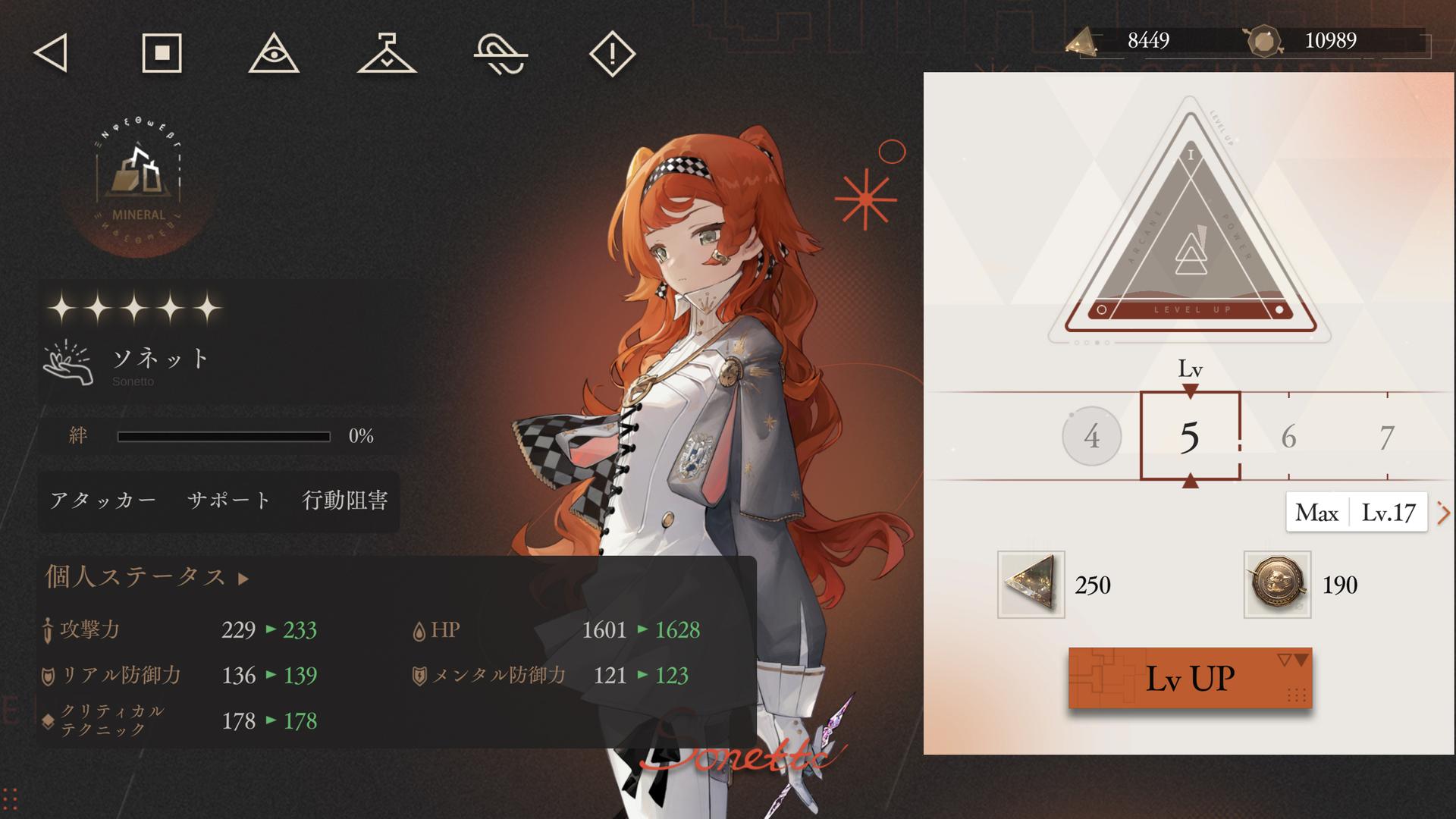Select level 6 on the level track
The height and width of the screenshot is (819, 1456).
pos(1288,437)
